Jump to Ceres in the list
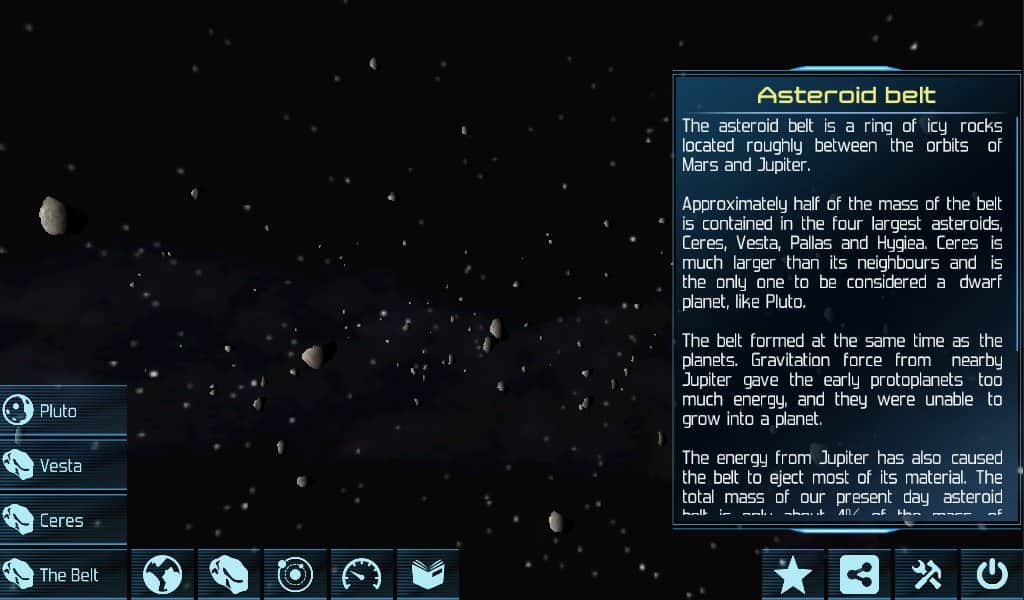The width and height of the screenshot is (1024, 600). tap(63, 520)
